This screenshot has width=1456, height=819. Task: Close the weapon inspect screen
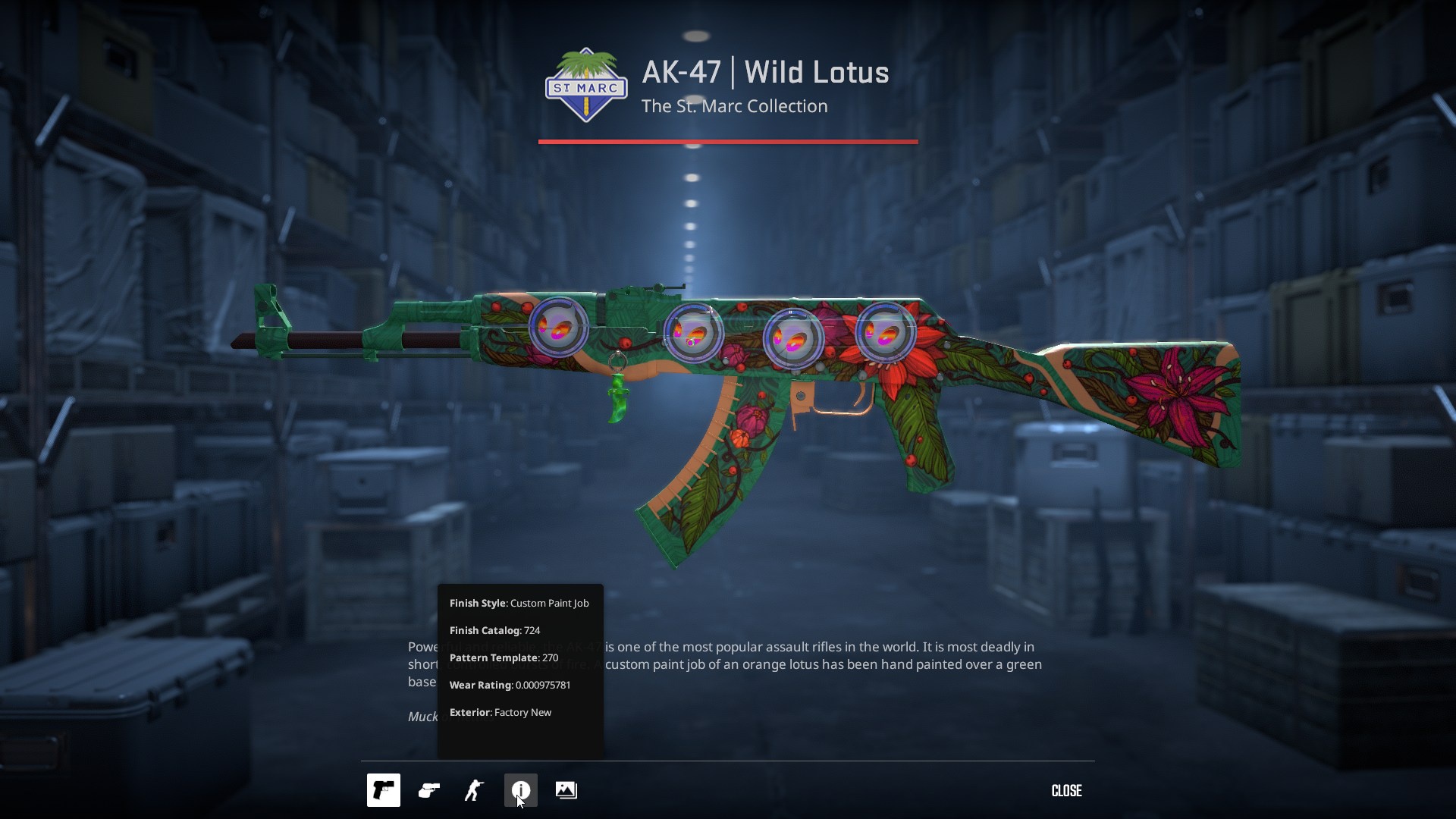coord(1066,790)
